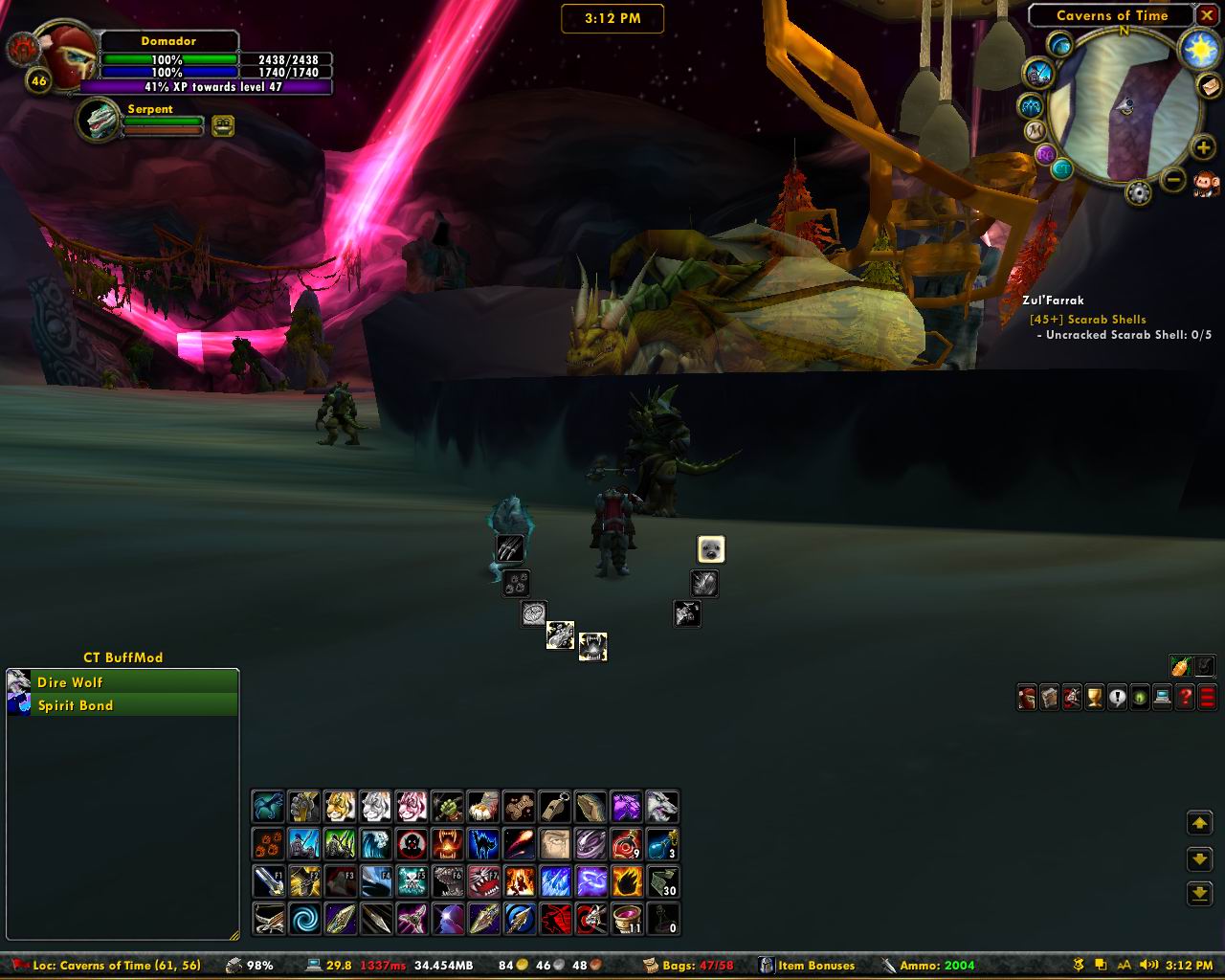
Task: Use the dog whistle action slot
Action: [555, 807]
